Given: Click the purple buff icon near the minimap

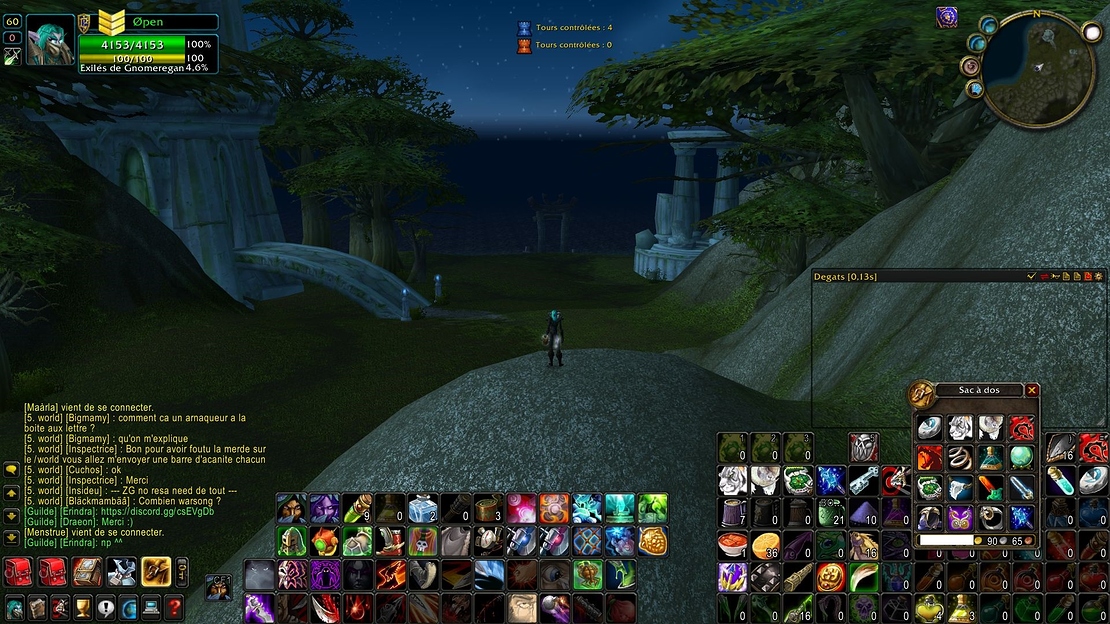Looking at the screenshot, I should coord(946,17).
